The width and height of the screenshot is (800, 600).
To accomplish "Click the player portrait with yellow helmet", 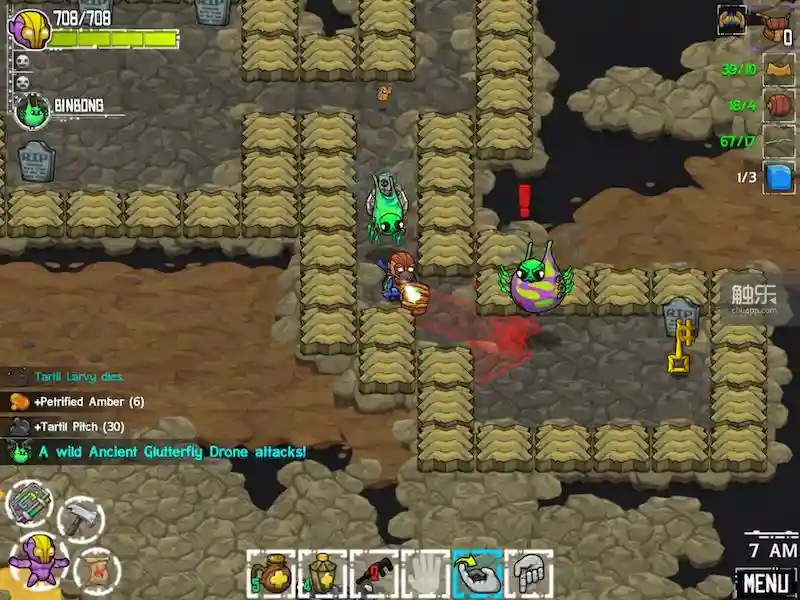I will pos(28,27).
